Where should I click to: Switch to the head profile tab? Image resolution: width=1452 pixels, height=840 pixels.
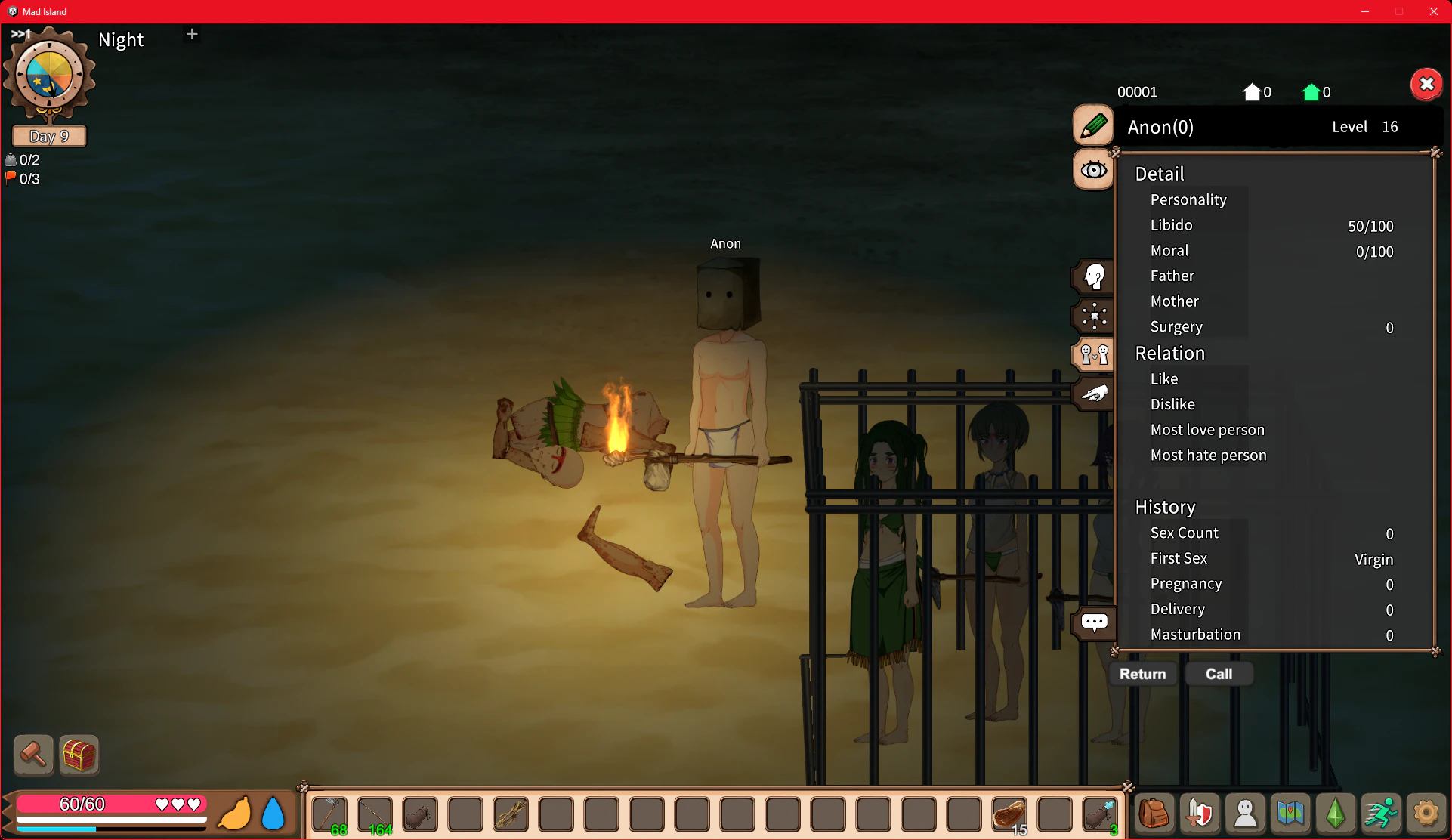click(1093, 277)
